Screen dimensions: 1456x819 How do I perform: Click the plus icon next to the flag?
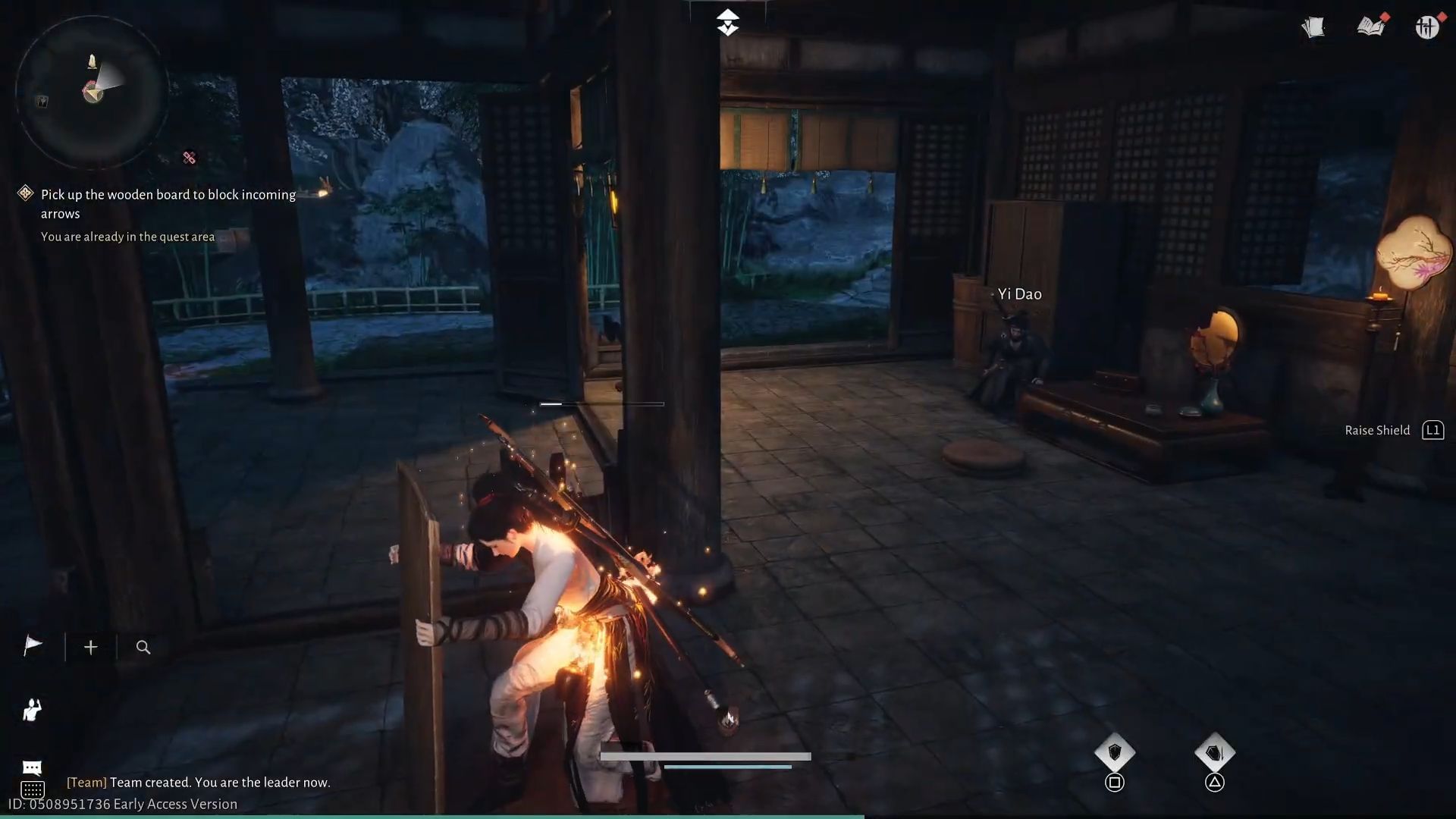[x=90, y=647]
